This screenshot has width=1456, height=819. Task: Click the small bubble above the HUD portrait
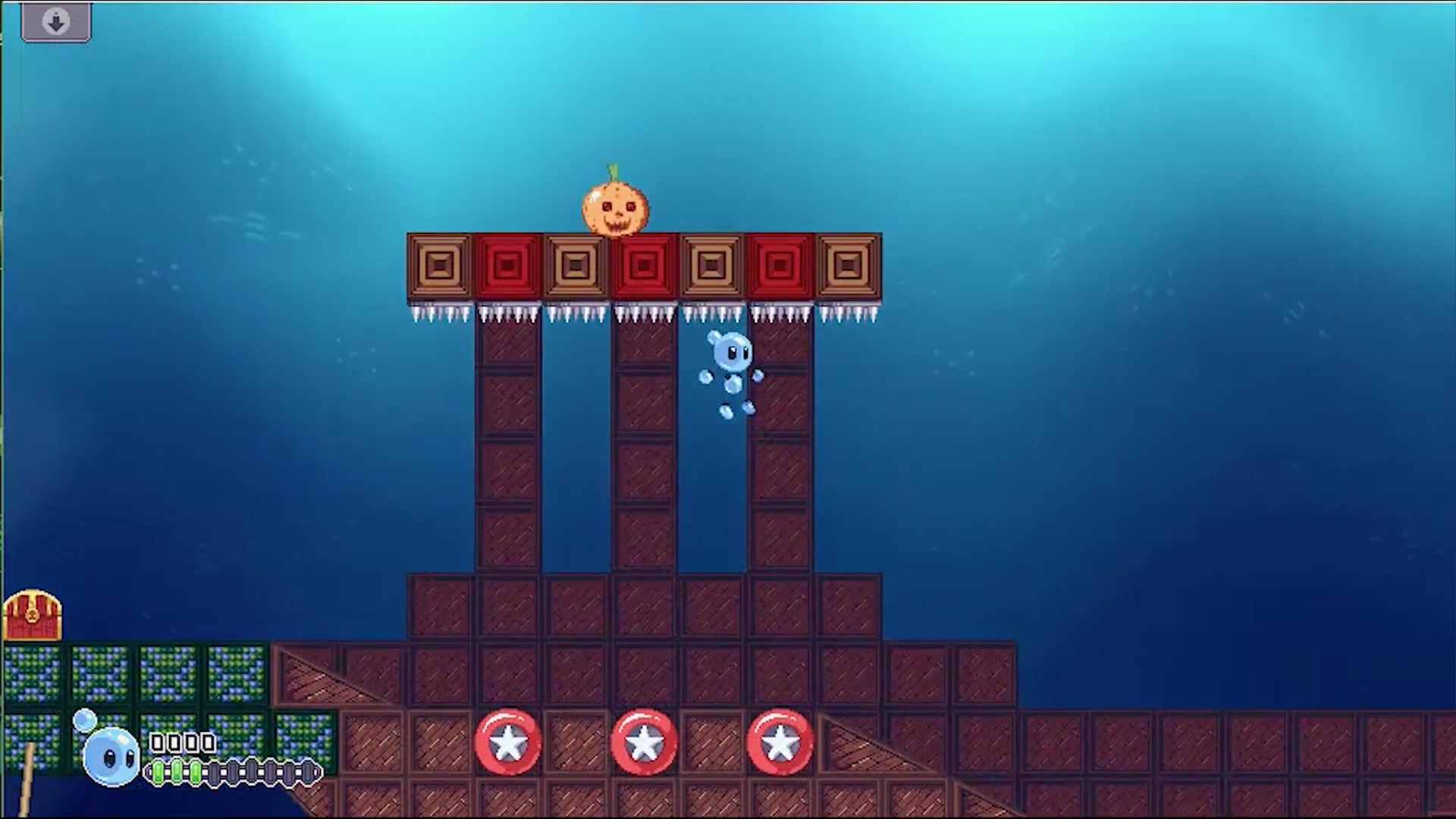coord(86,720)
